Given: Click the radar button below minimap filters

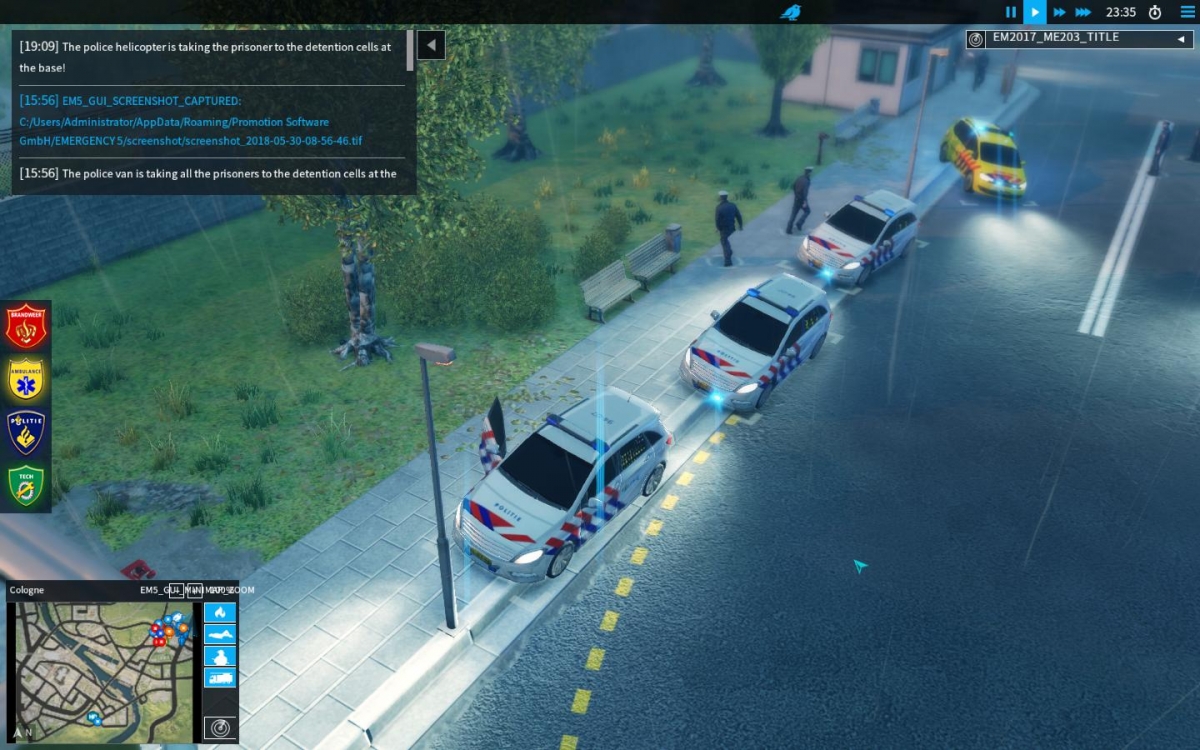Looking at the screenshot, I should [220, 727].
